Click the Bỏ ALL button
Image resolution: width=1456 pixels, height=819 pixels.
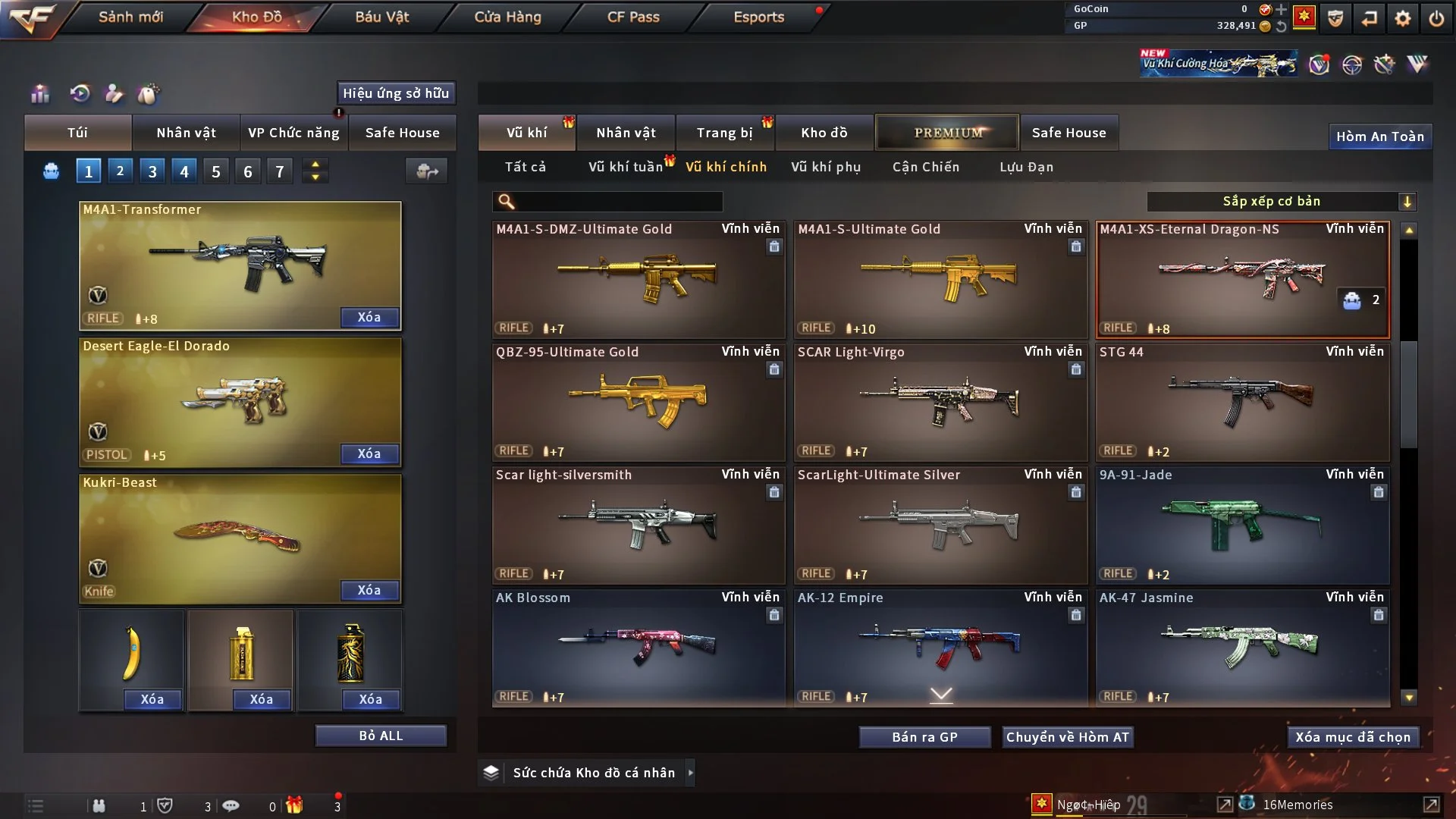pyautogui.click(x=381, y=736)
